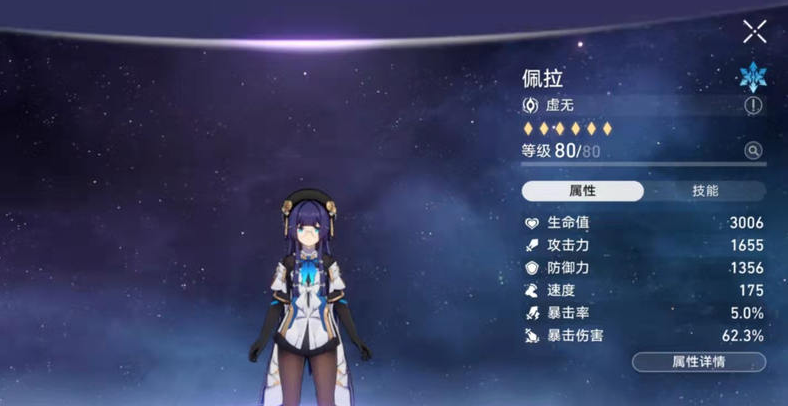The height and width of the screenshot is (406, 788).
Task: Select the 属性 tab
Action: click(x=583, y=191)
